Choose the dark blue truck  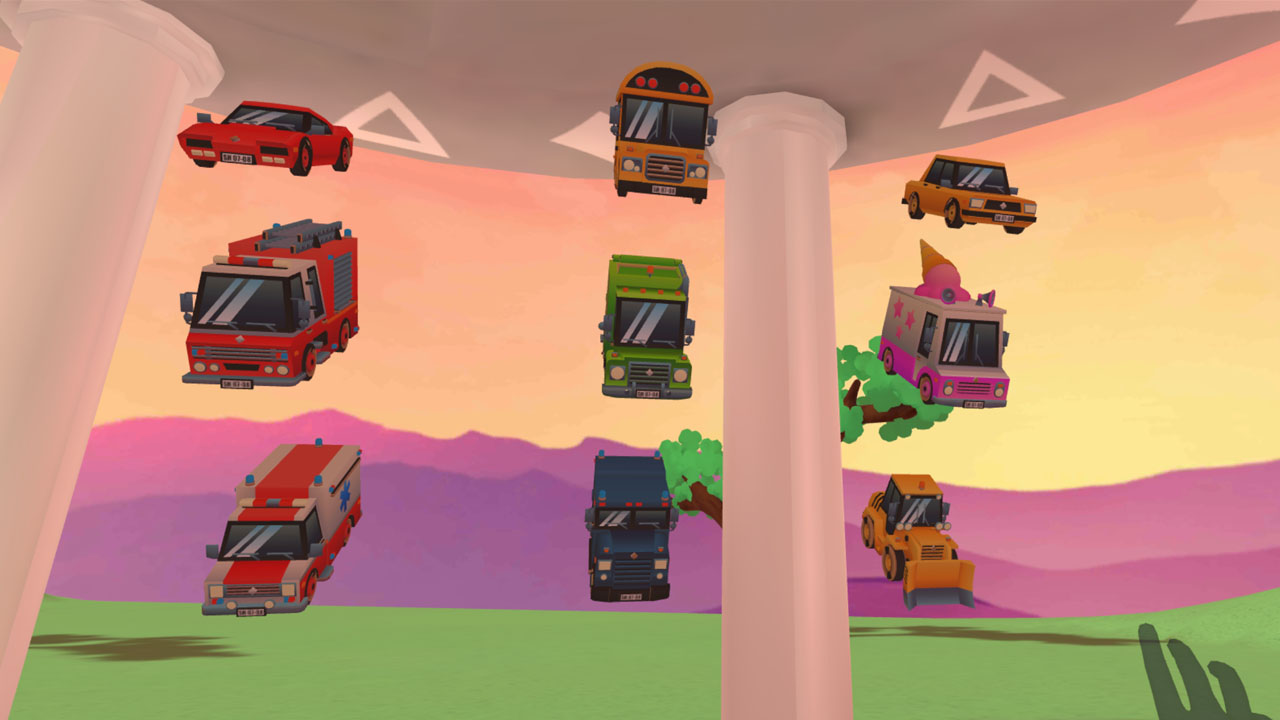pos(629,527)
